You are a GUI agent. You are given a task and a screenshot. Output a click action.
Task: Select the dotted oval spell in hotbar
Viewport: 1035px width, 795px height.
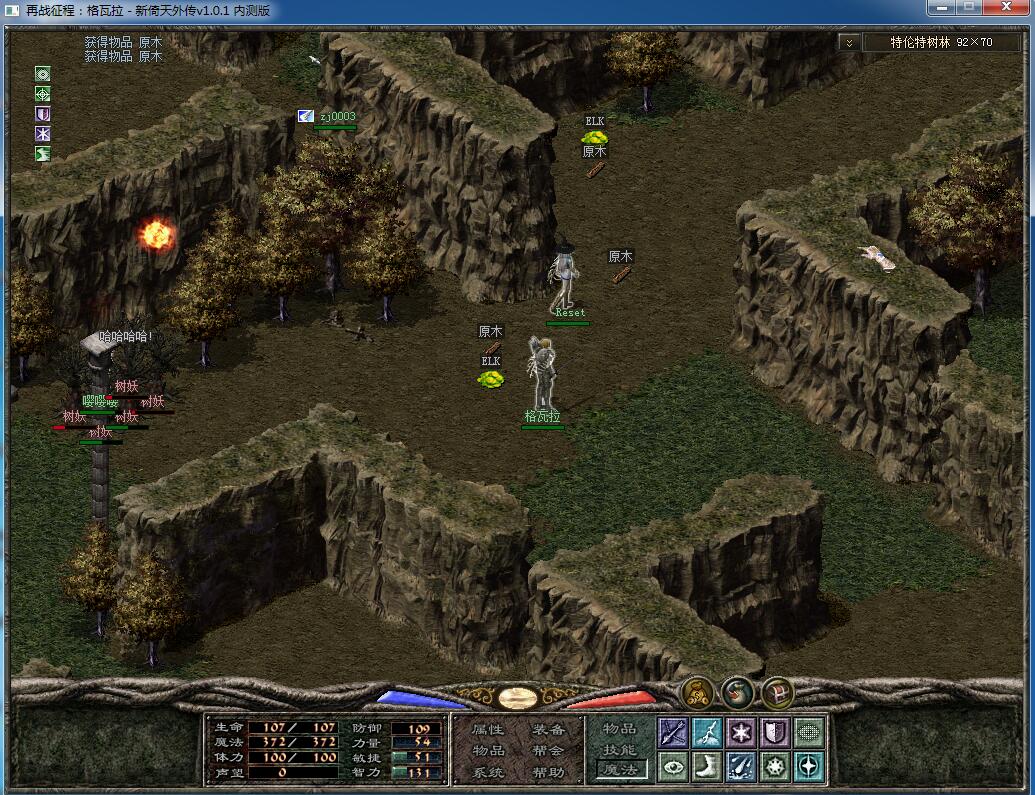[809, 732]
